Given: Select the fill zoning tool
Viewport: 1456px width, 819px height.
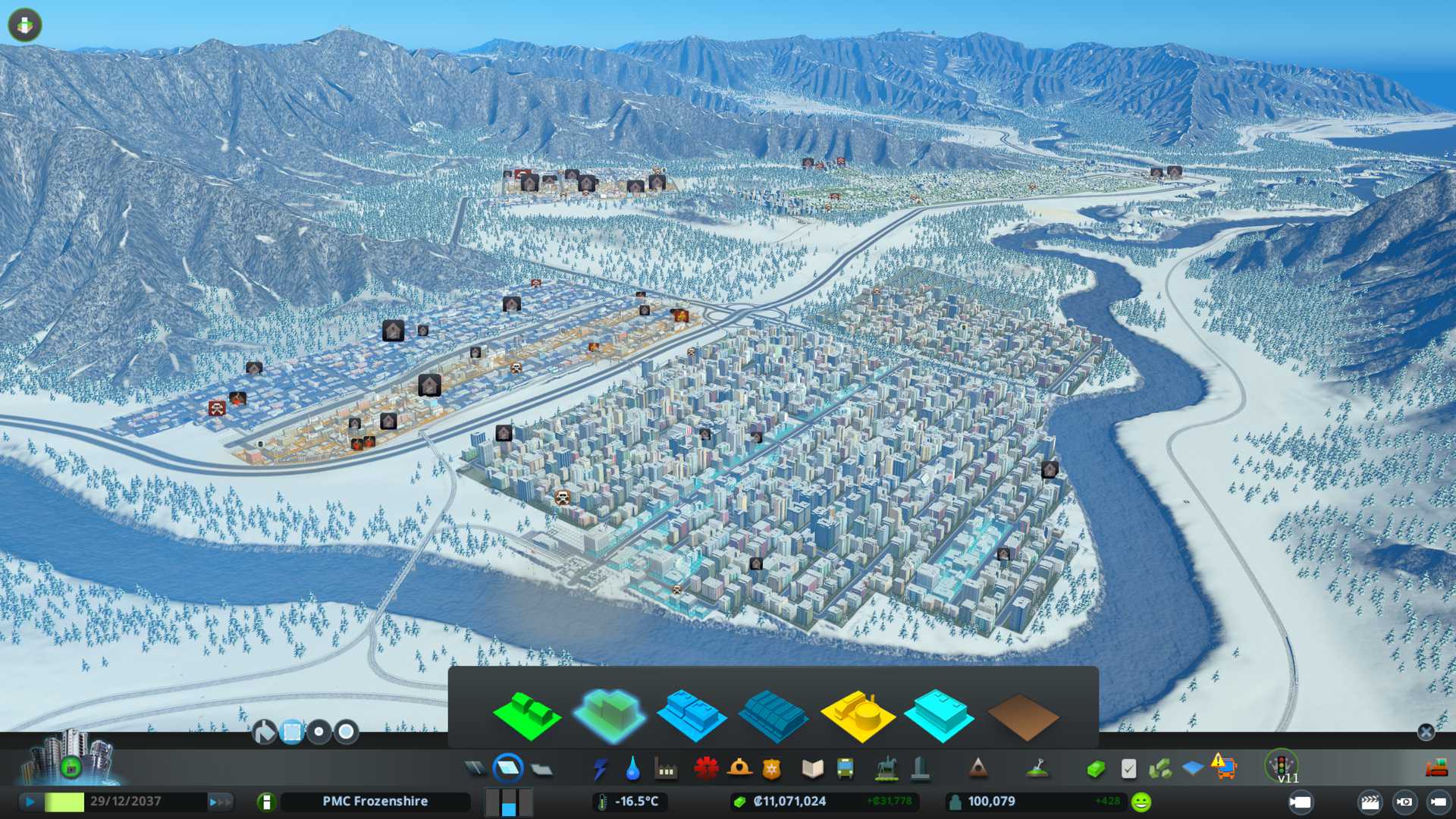Looking at the screenshot, I should pyautogui.click(x=264, y=732).
